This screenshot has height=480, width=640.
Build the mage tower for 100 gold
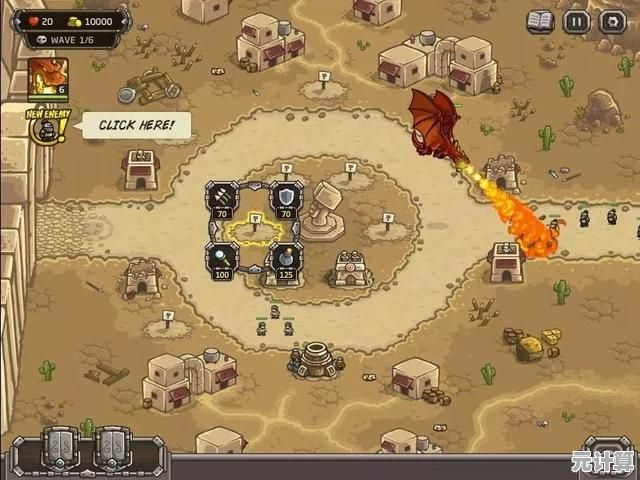(222, 257)
